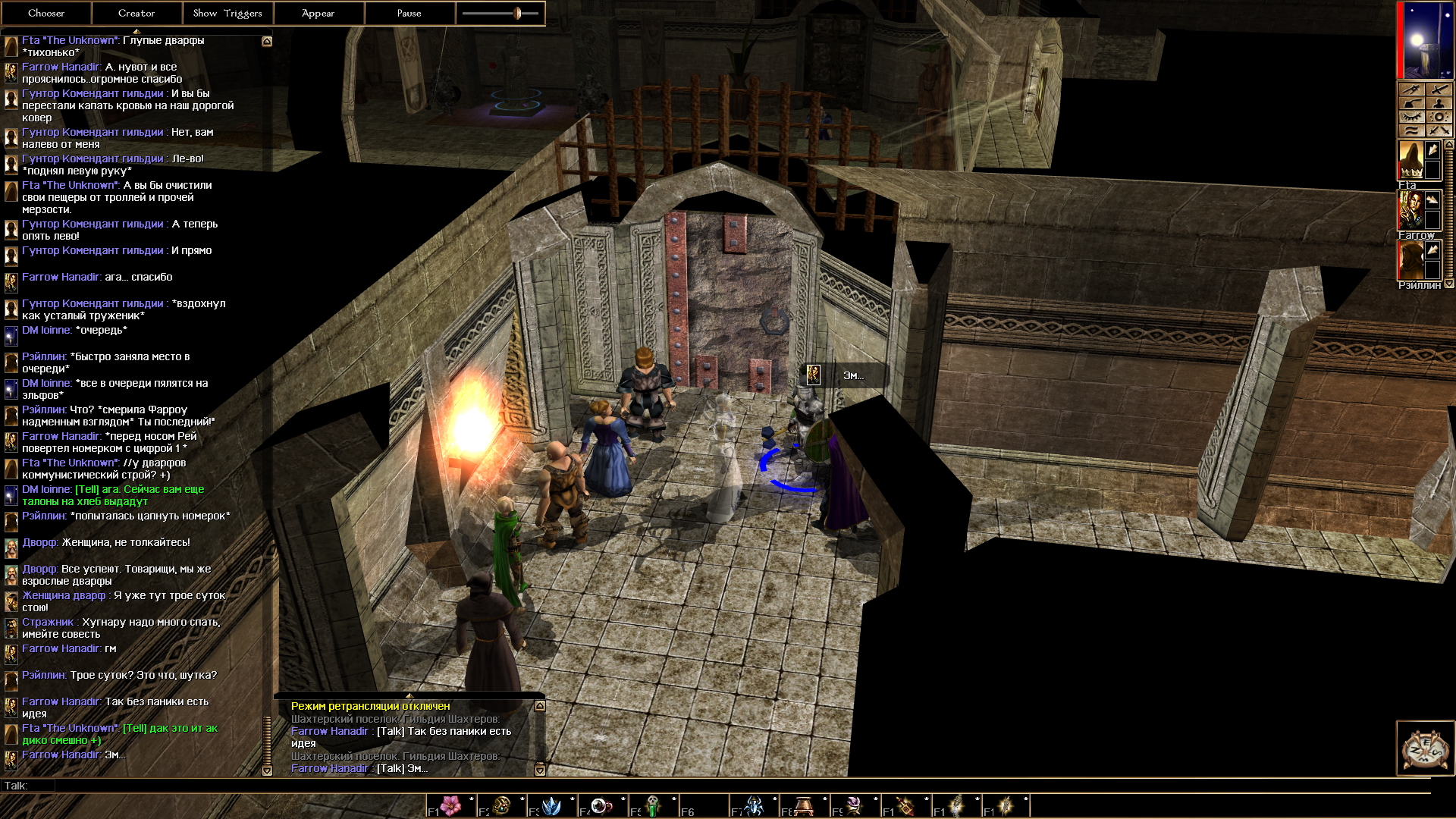Activate the blue crystal quickslot
The width and height of the screenshot is (1456, 819).
coord(551,805)
